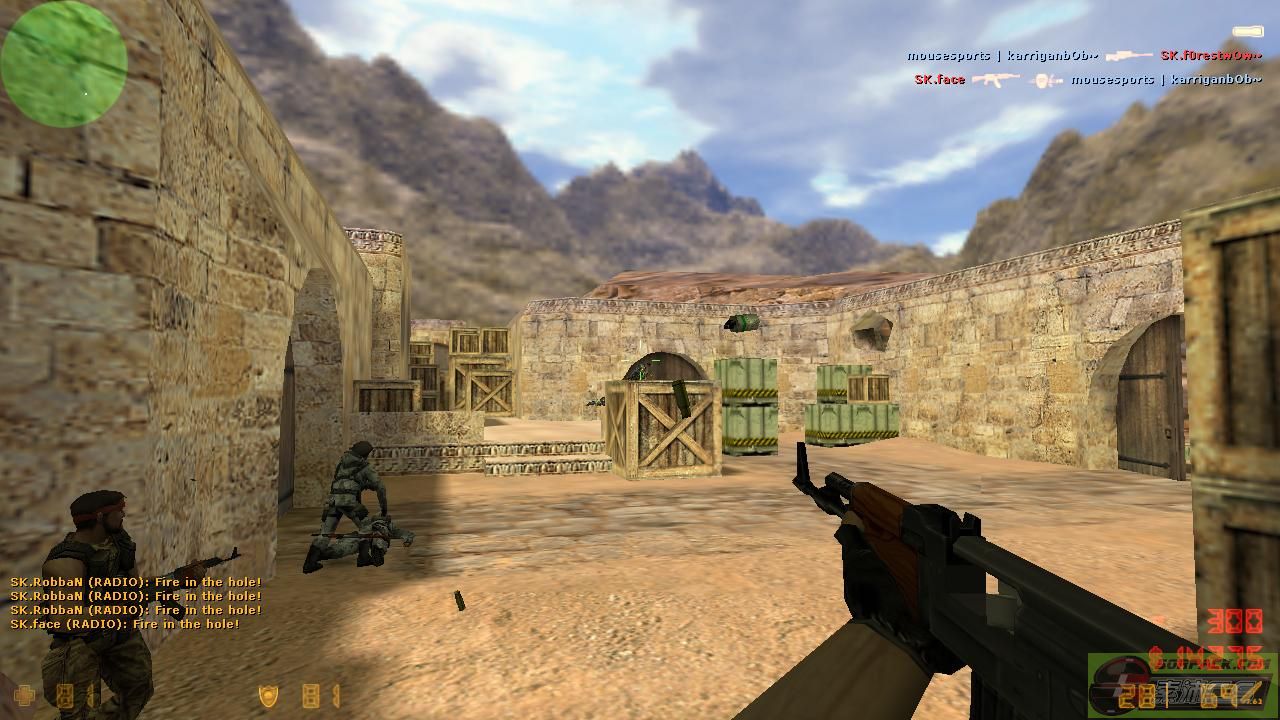
Task: Open the watermark logo in the corner
Action: point(1180,685)
